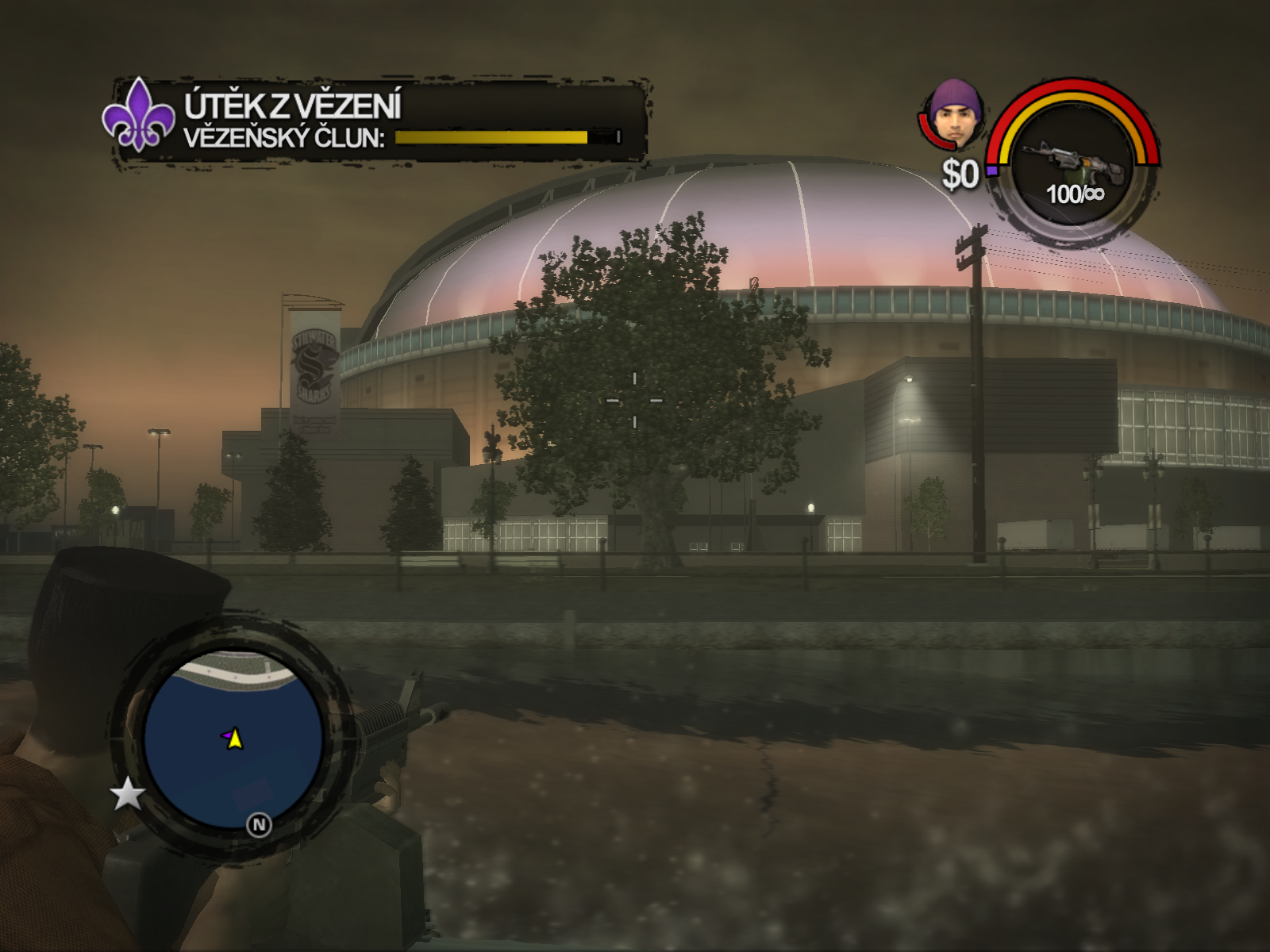Select the machine gun weapon icon

(1073, 161)
